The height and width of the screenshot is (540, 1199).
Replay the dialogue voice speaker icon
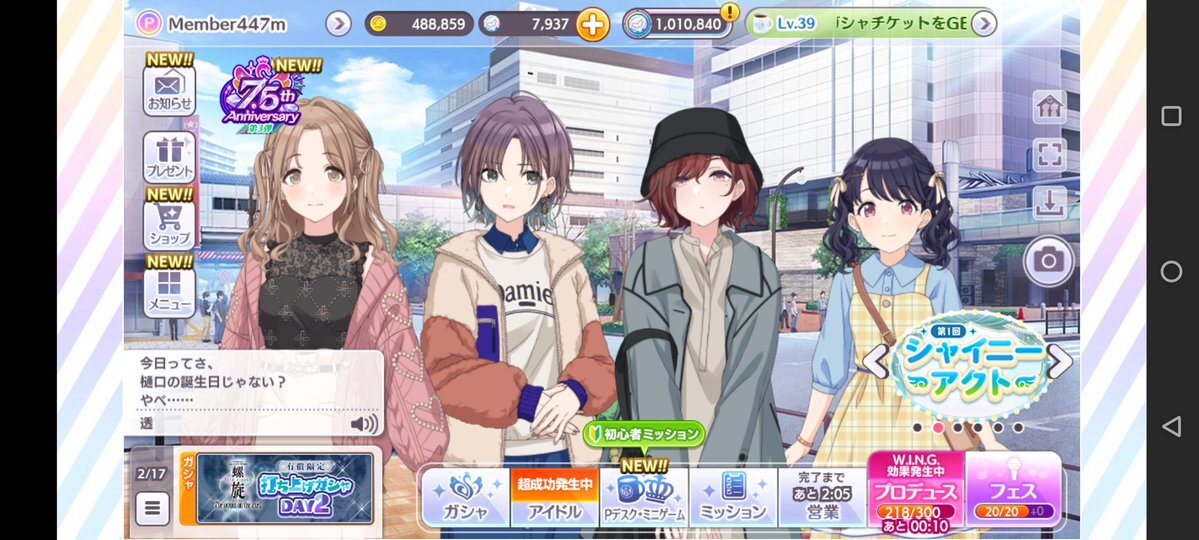click(364, 424)
